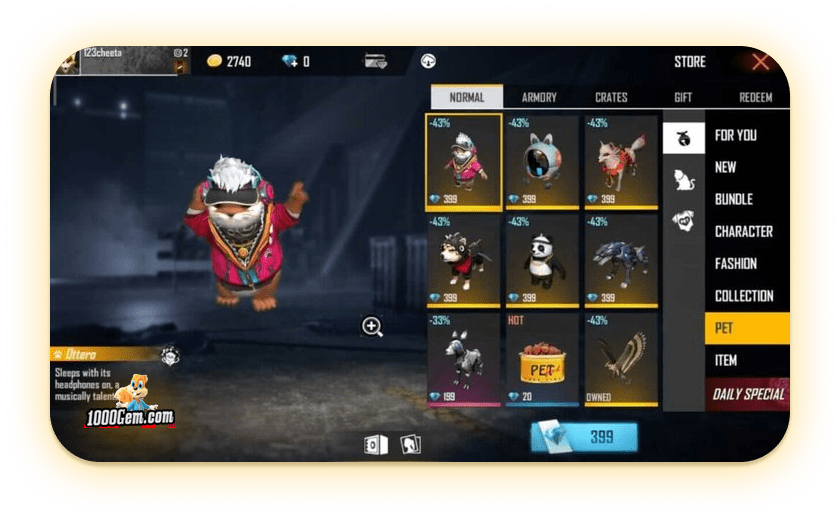Select the panda pet tile
840x516 pixels.
[x=542, y=261]
